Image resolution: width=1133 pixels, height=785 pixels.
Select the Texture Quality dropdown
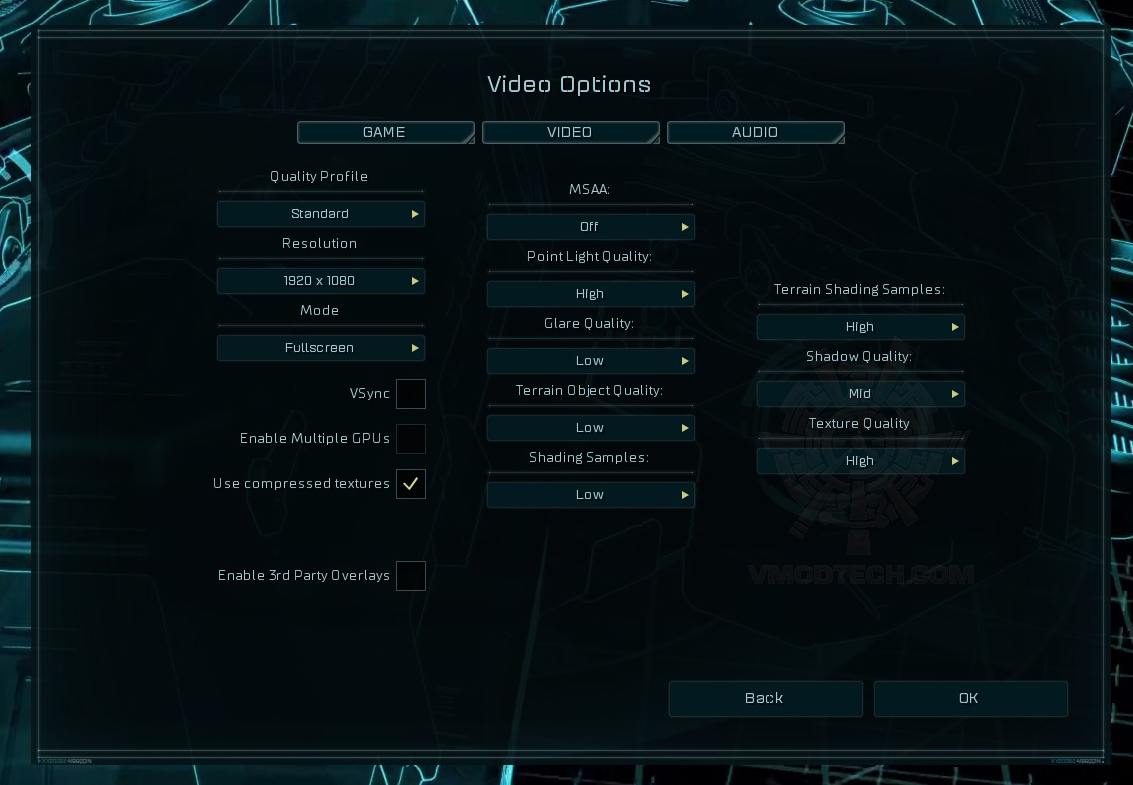(861, 461)
